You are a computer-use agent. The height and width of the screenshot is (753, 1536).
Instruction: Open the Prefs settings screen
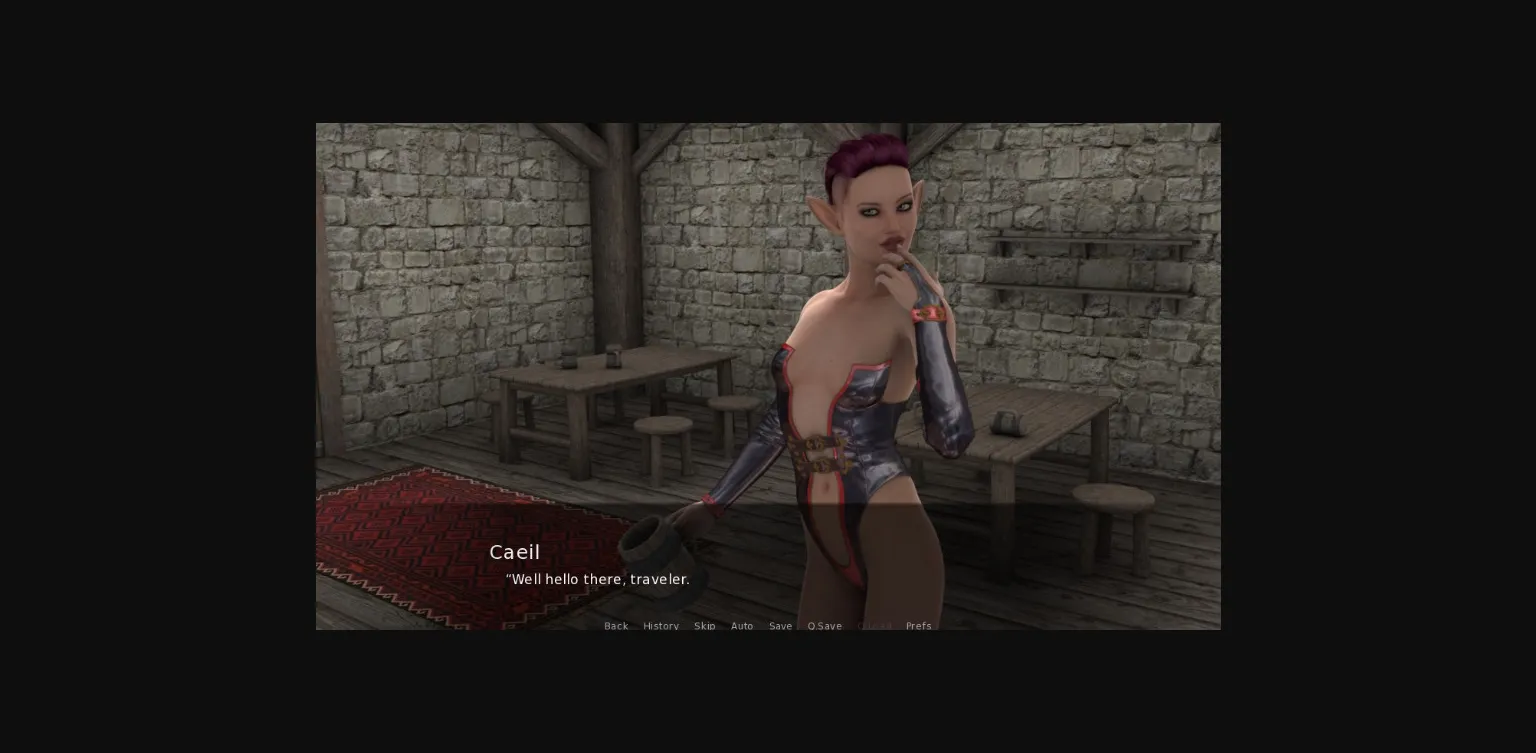click(x=918, y=626)
